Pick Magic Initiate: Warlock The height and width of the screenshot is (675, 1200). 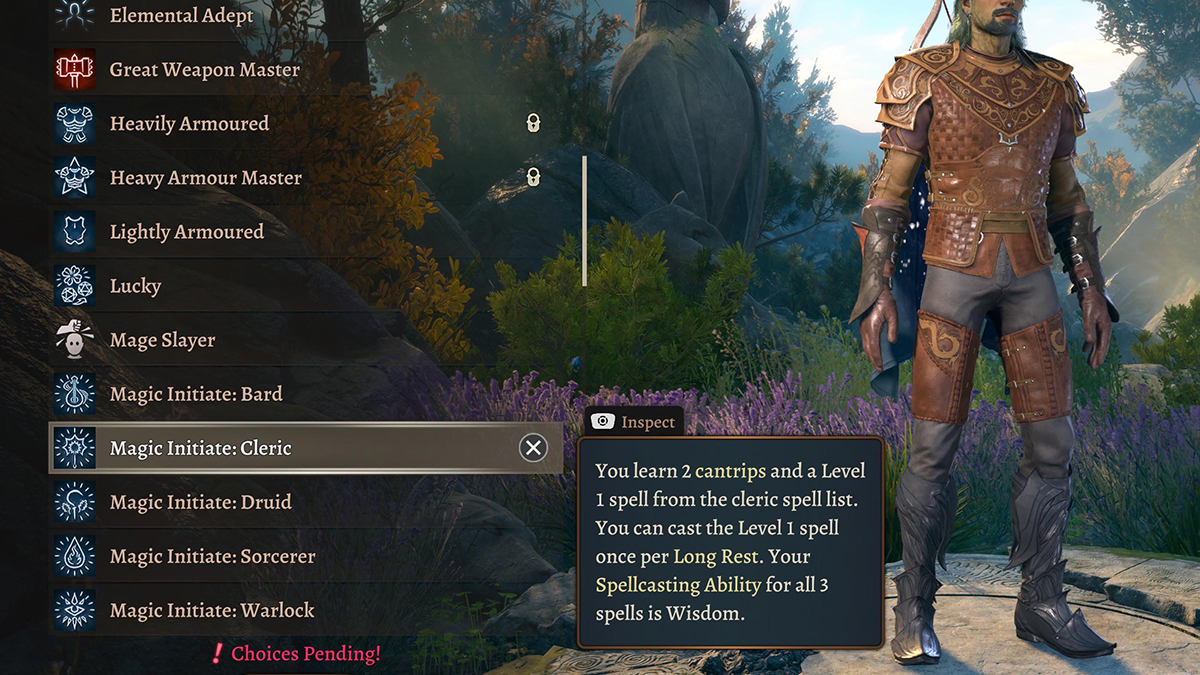tap(212, 610)
